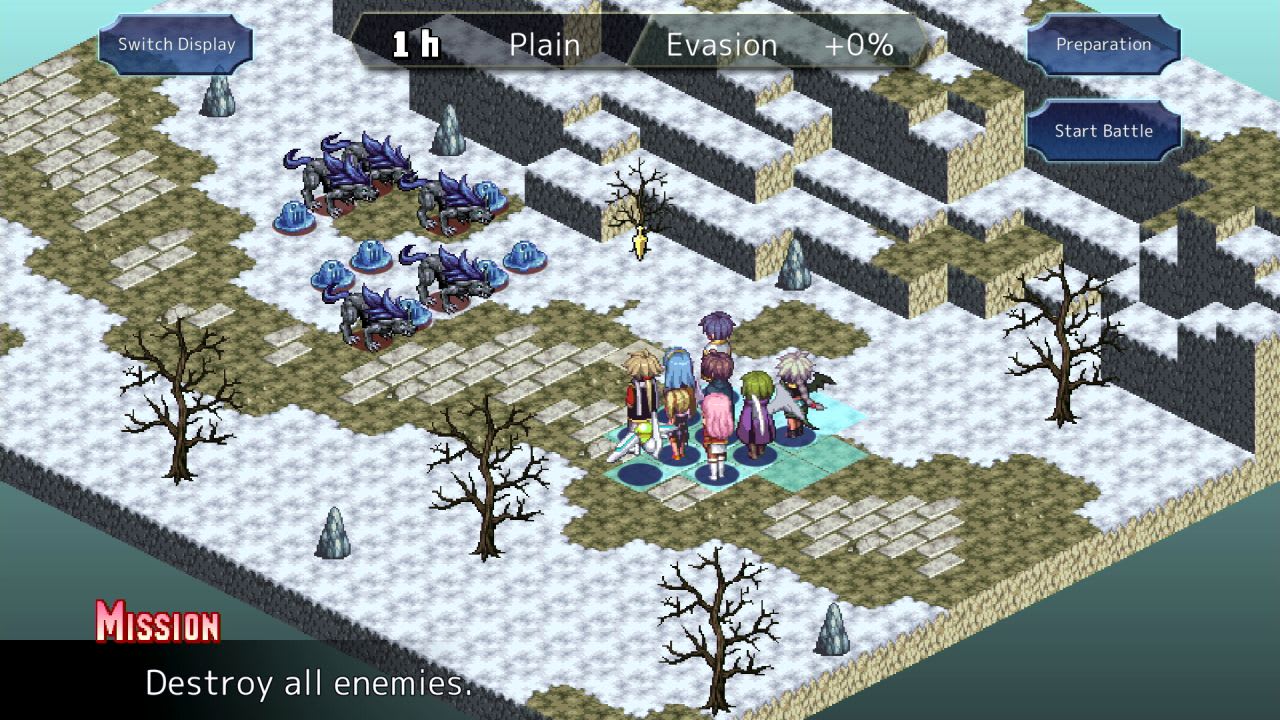Click the Switch Display button
The height and width of the screenshot is (720, 1280).
click(x=176, y=44)
